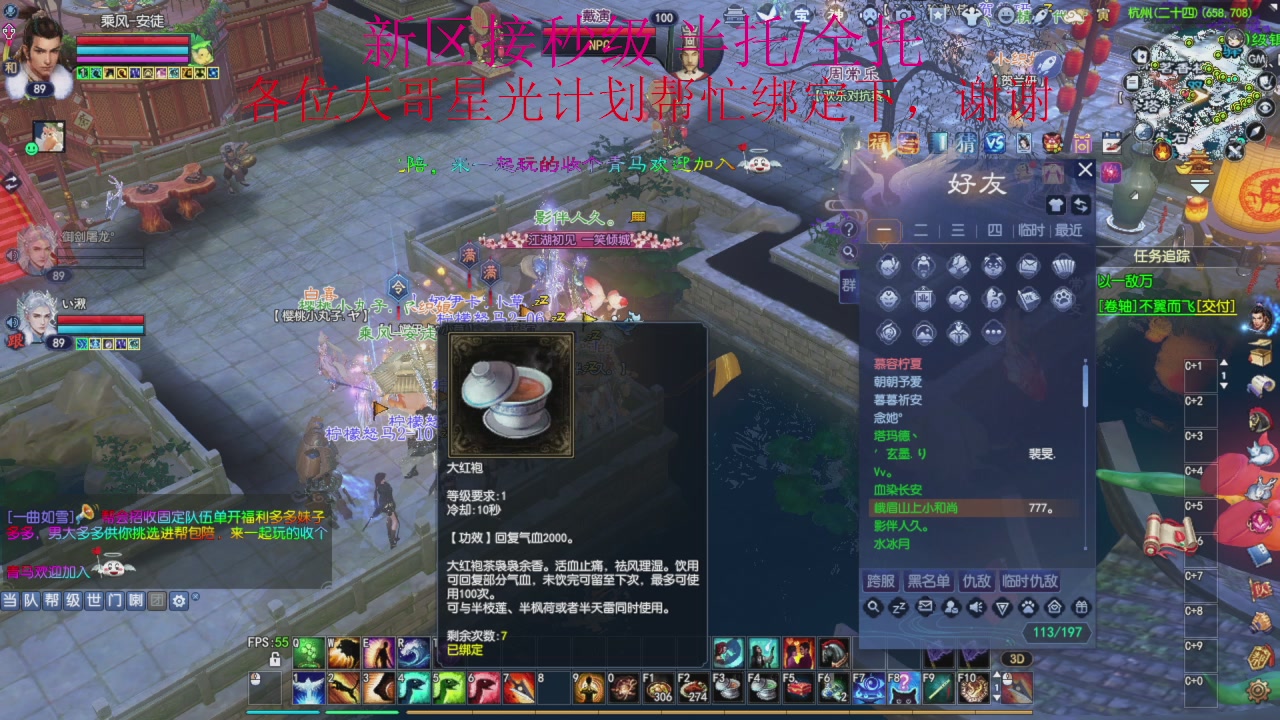Open the 黑名单 blacklist button

(929, 583)
